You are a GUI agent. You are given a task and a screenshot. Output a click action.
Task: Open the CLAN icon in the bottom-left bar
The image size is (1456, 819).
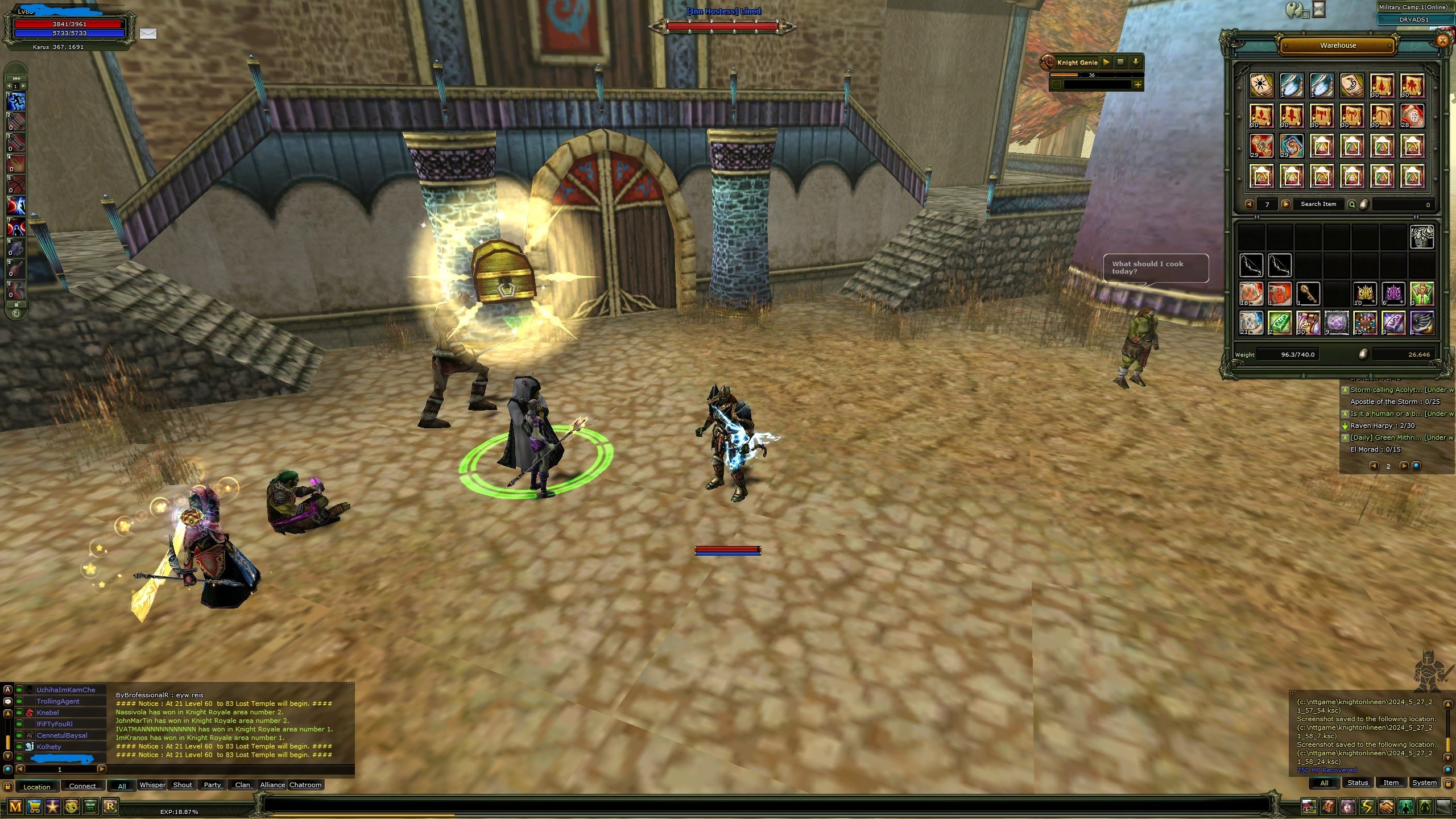pyautogui.click(x=90, y=808)
